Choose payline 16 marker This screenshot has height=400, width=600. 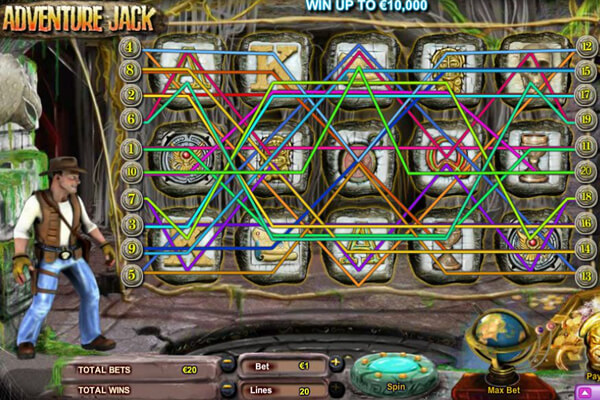[588, 223]
